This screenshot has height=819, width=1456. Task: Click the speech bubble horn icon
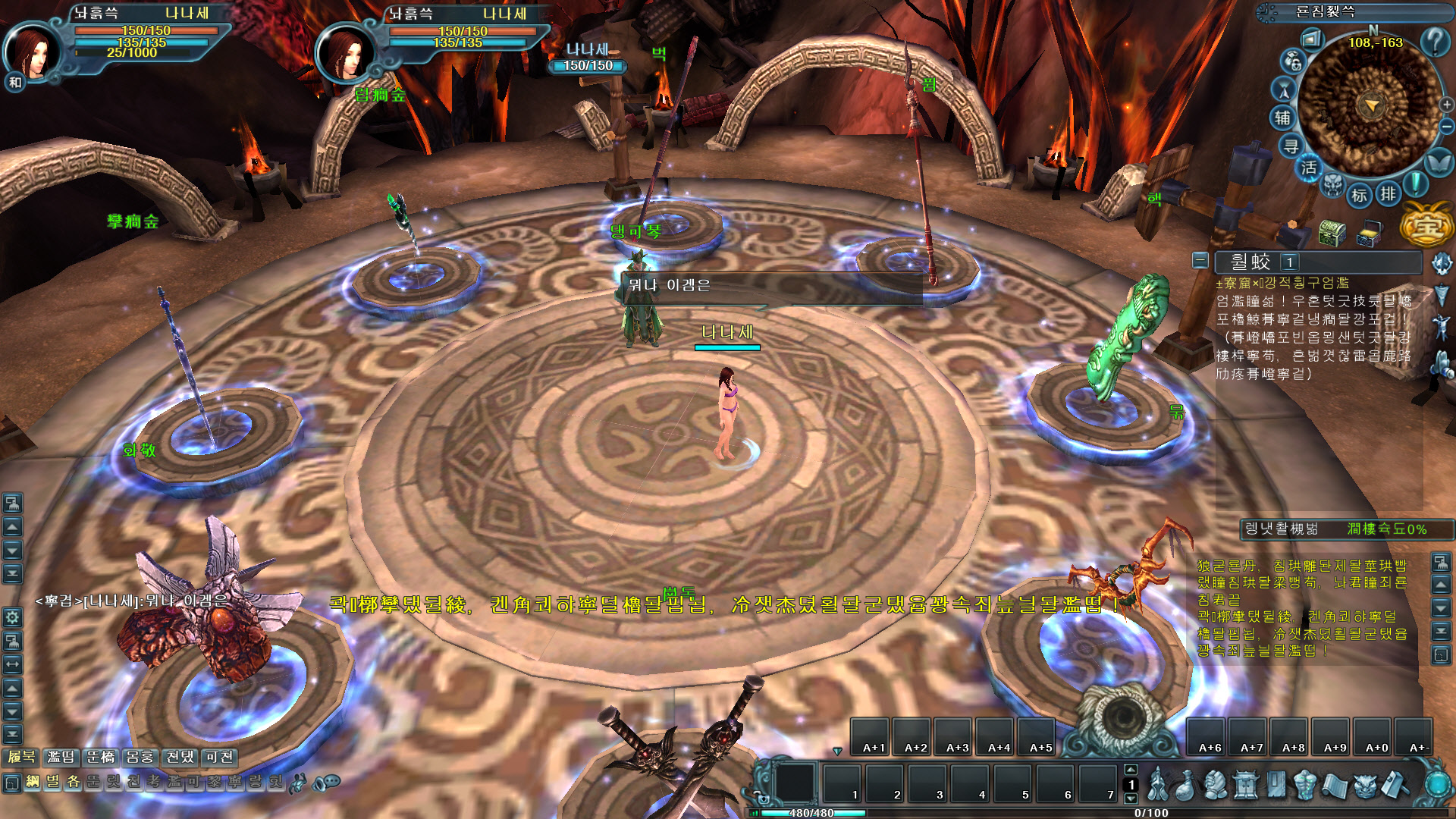point(327,782)
